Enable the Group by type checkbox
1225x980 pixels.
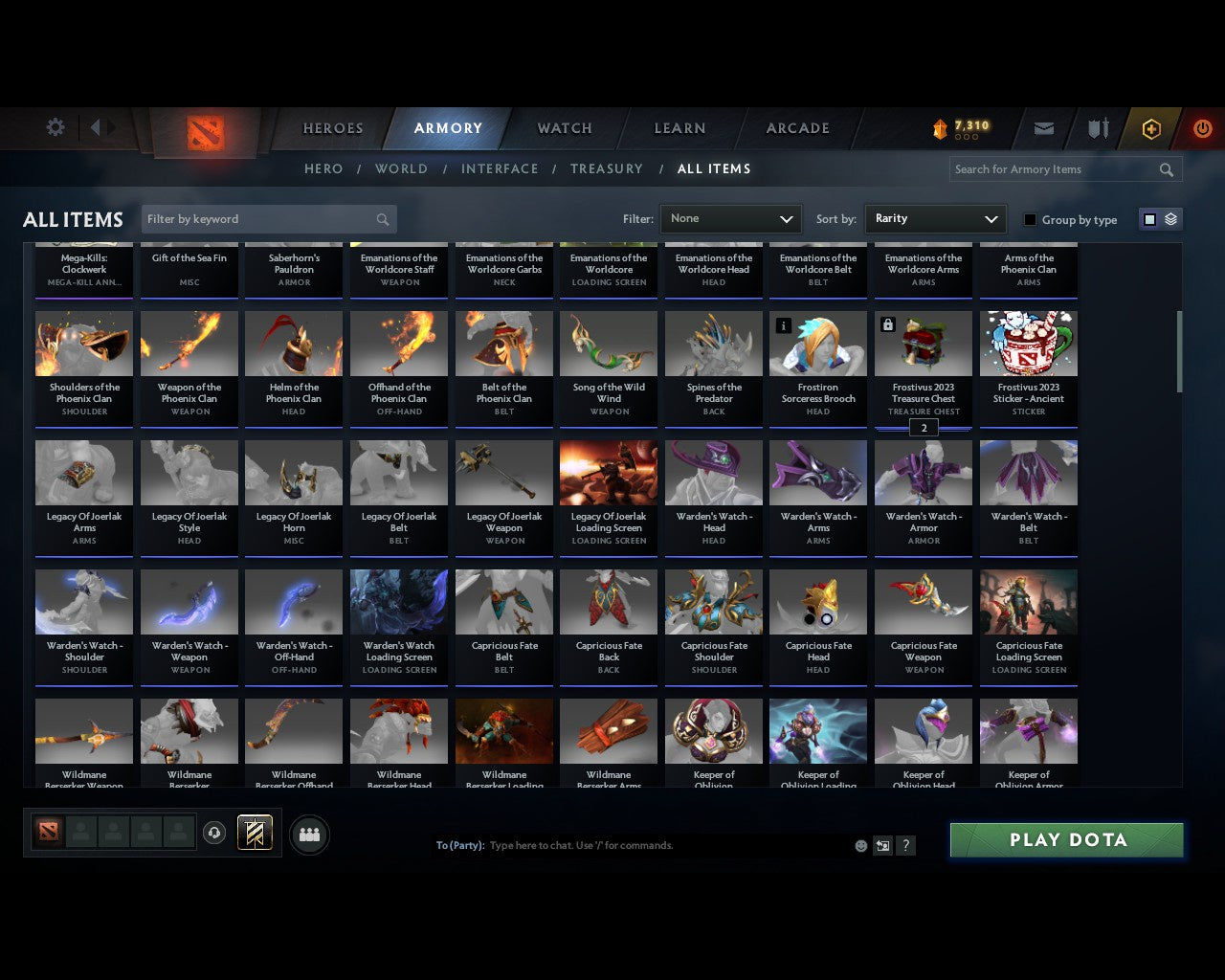(x=1030, y=219)
